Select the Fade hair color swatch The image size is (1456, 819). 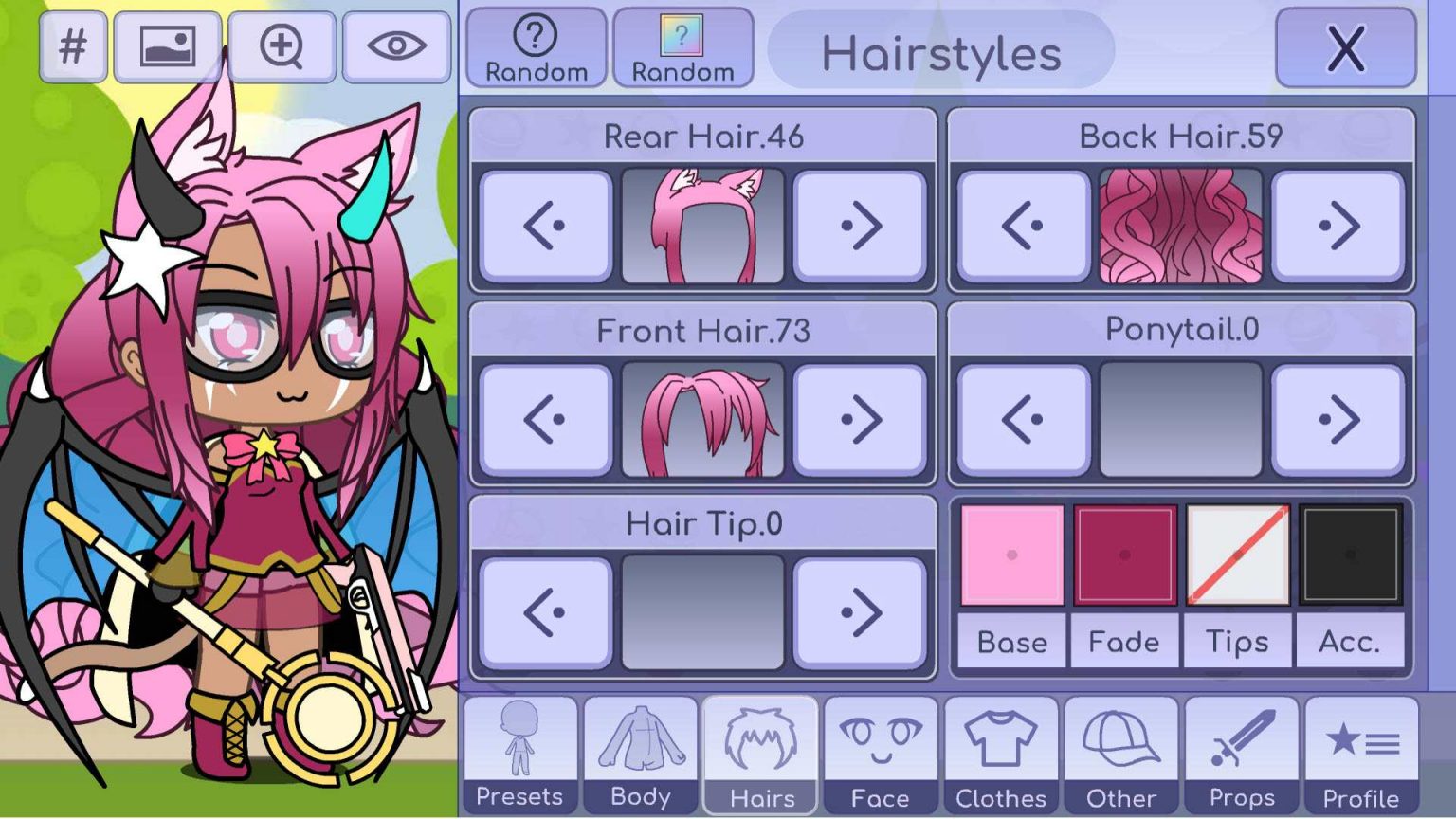1124,555
